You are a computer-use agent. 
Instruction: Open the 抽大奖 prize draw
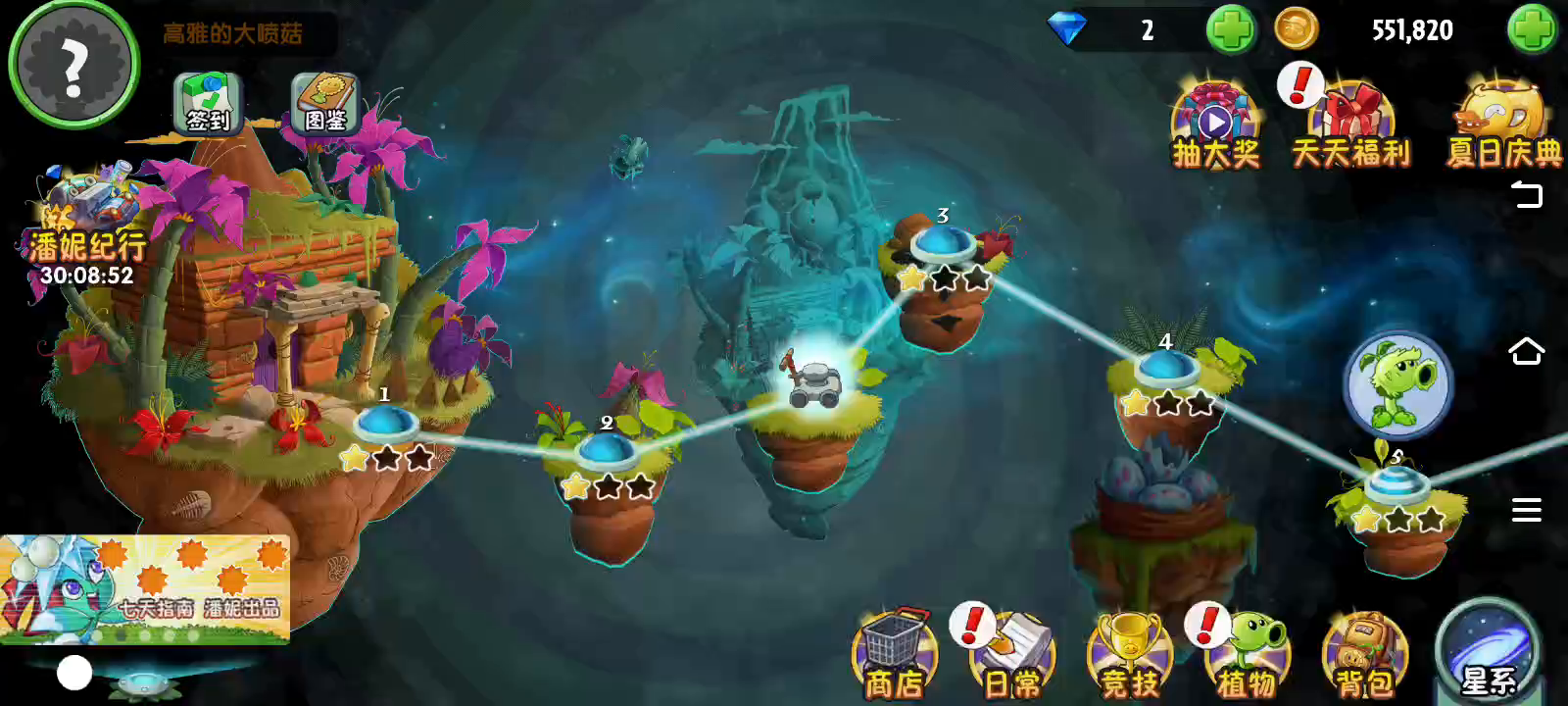click(1215, 127)
